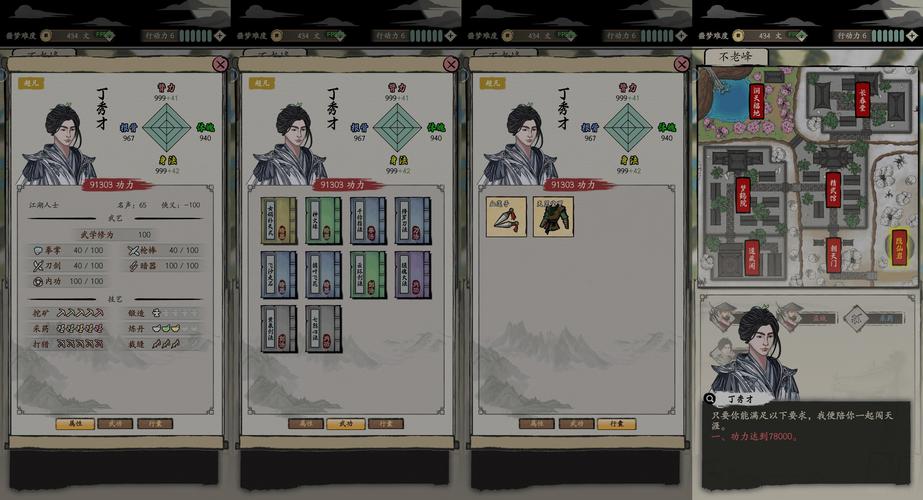Visit the 精武馆 map marker
923x500 pixels.
pyautogui.click(x=833, y=189)
